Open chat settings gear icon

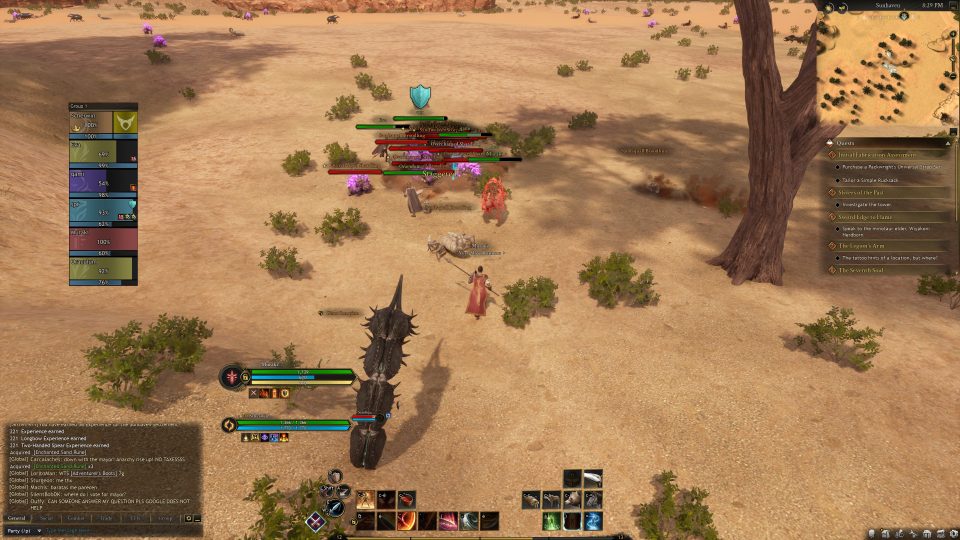click(x=188, y=518)
